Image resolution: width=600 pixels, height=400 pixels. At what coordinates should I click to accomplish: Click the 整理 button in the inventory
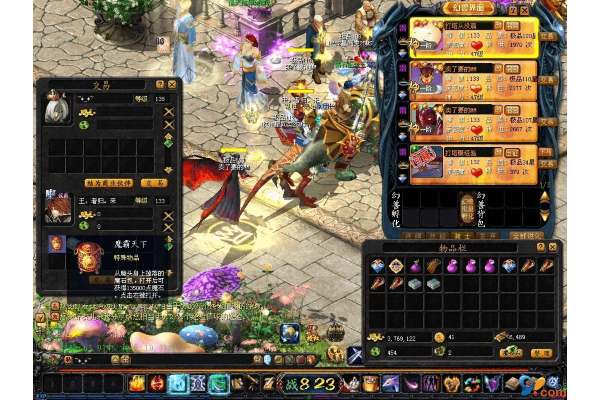click(540, 352)
